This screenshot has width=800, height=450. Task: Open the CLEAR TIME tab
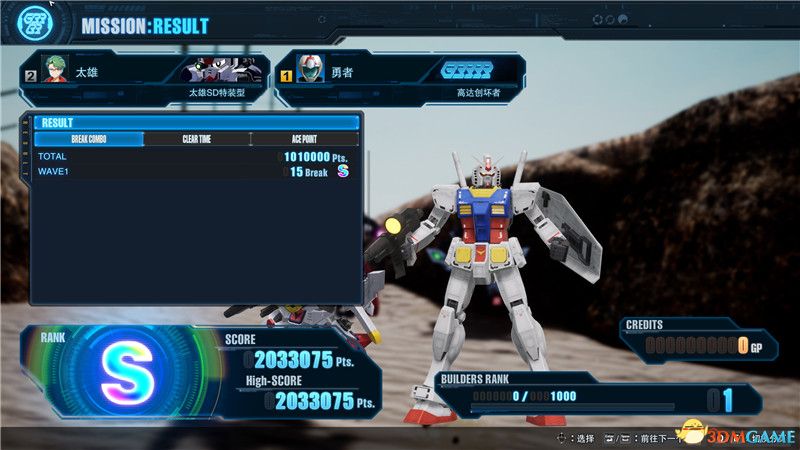point(196,139)
